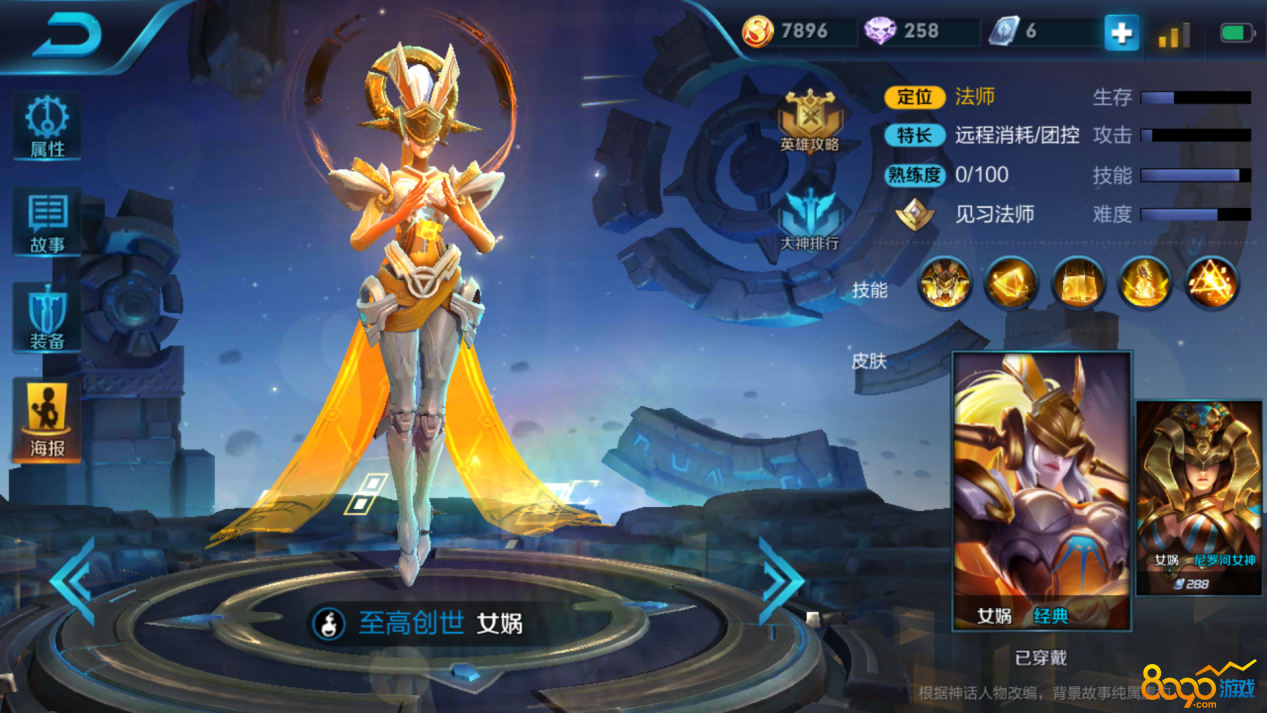Viewport: 1267px width, 713px height.
Task: Show the previous hero with the left arrow
Action: (x=73, y=580)
